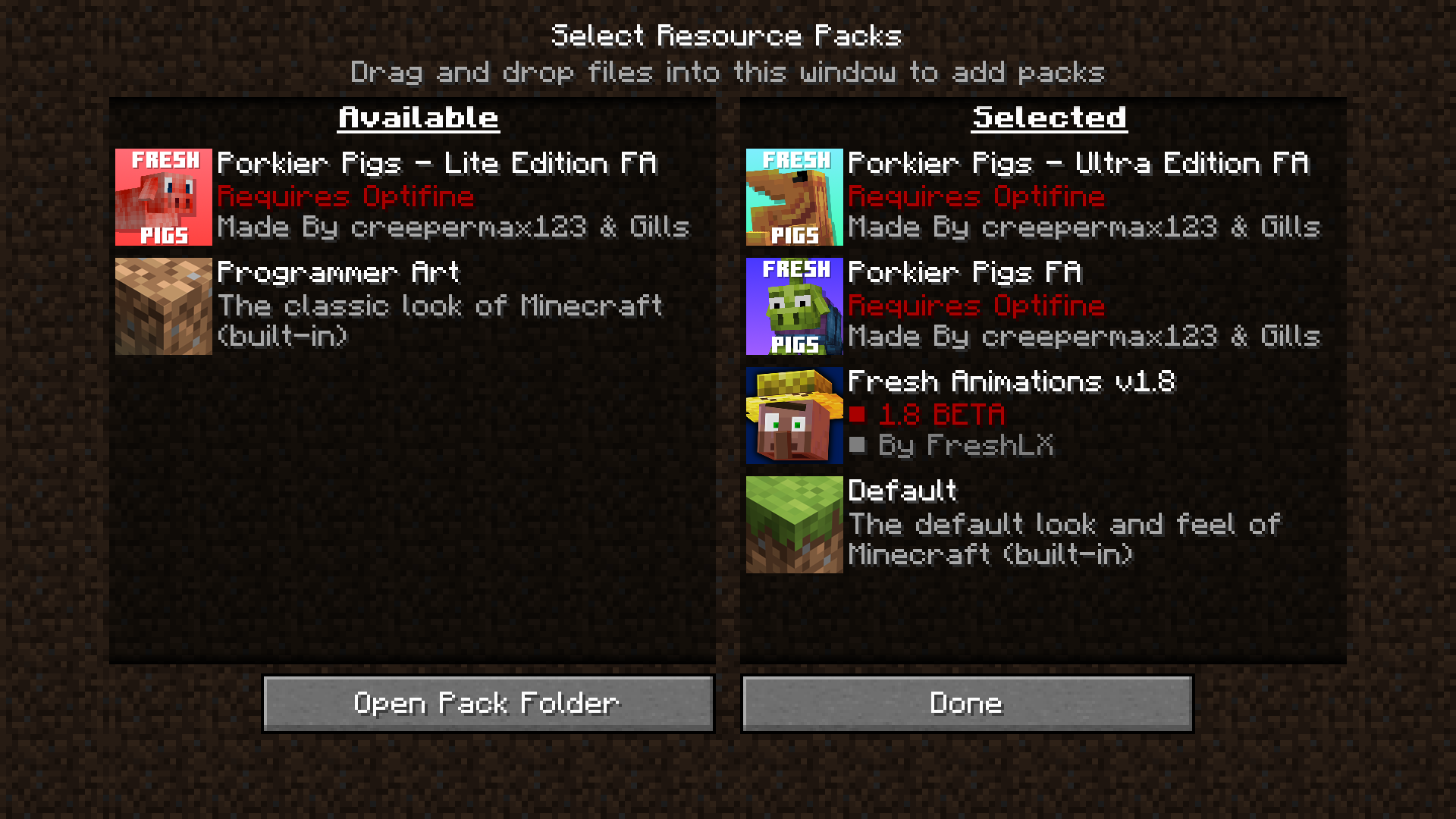The width and height of the screenshot is (1456, 819).
Task: Click the Porkier Pigs Ultra Edition pack icon
Action: pos(794,196)
